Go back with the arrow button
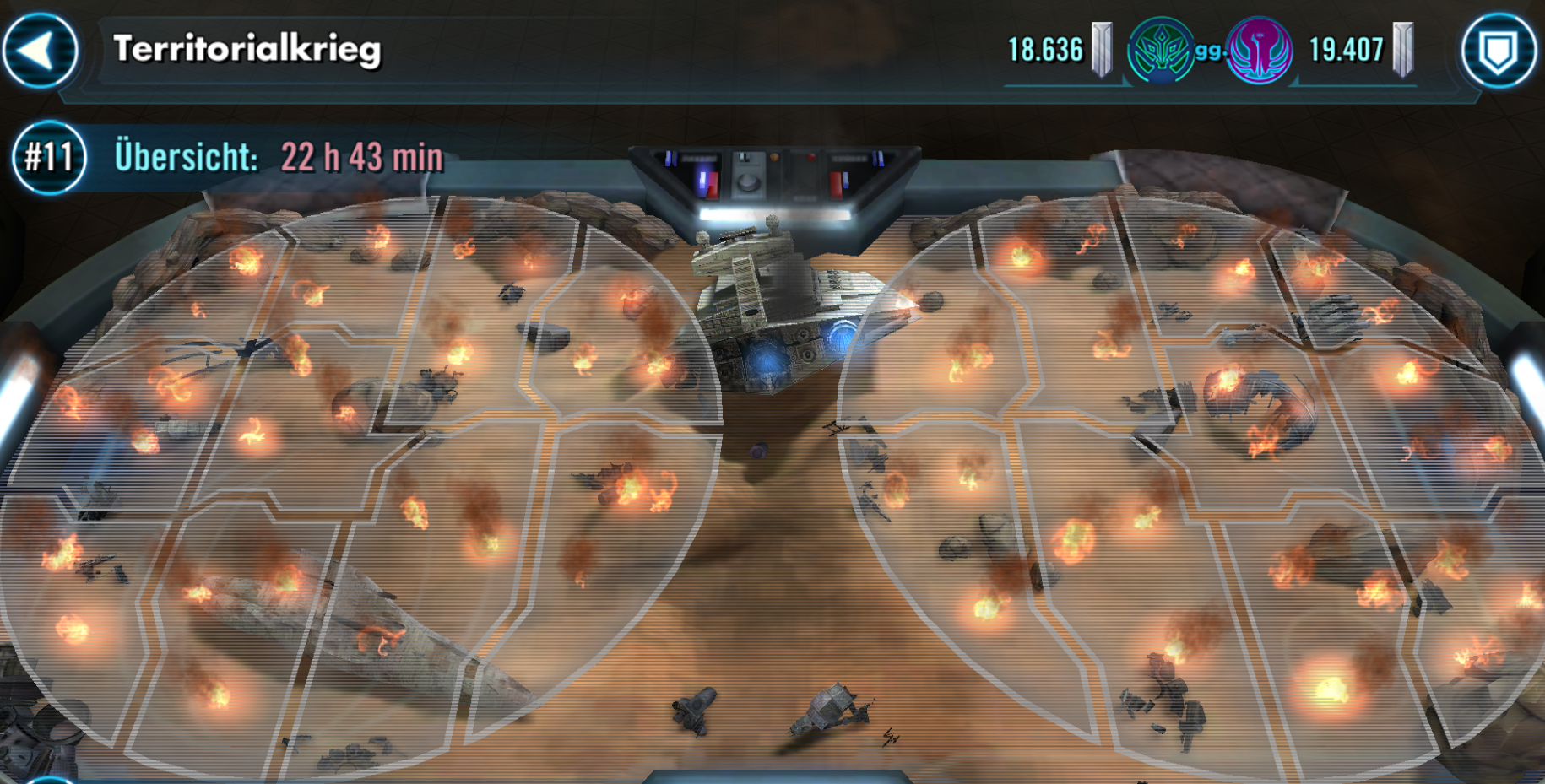1545x784 pixels. coord(40,50)
